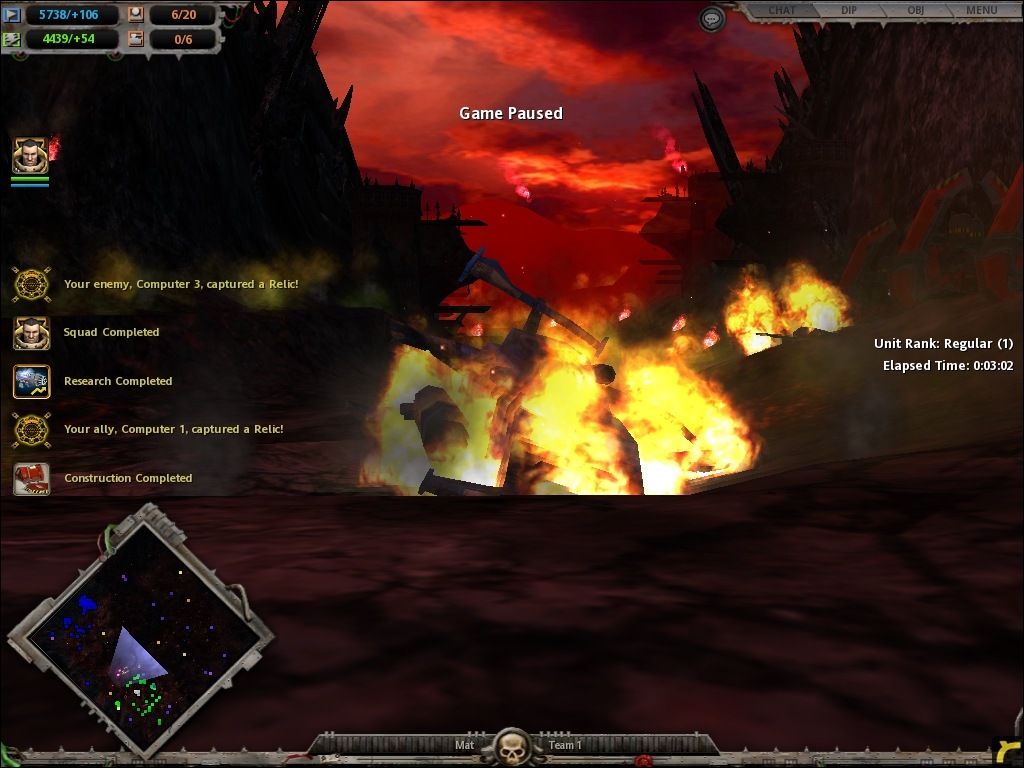This screenshot has height=768, width=1024.
Task: Open the CHAT panel
Action: pyautogui.click(x=781, y=11)
